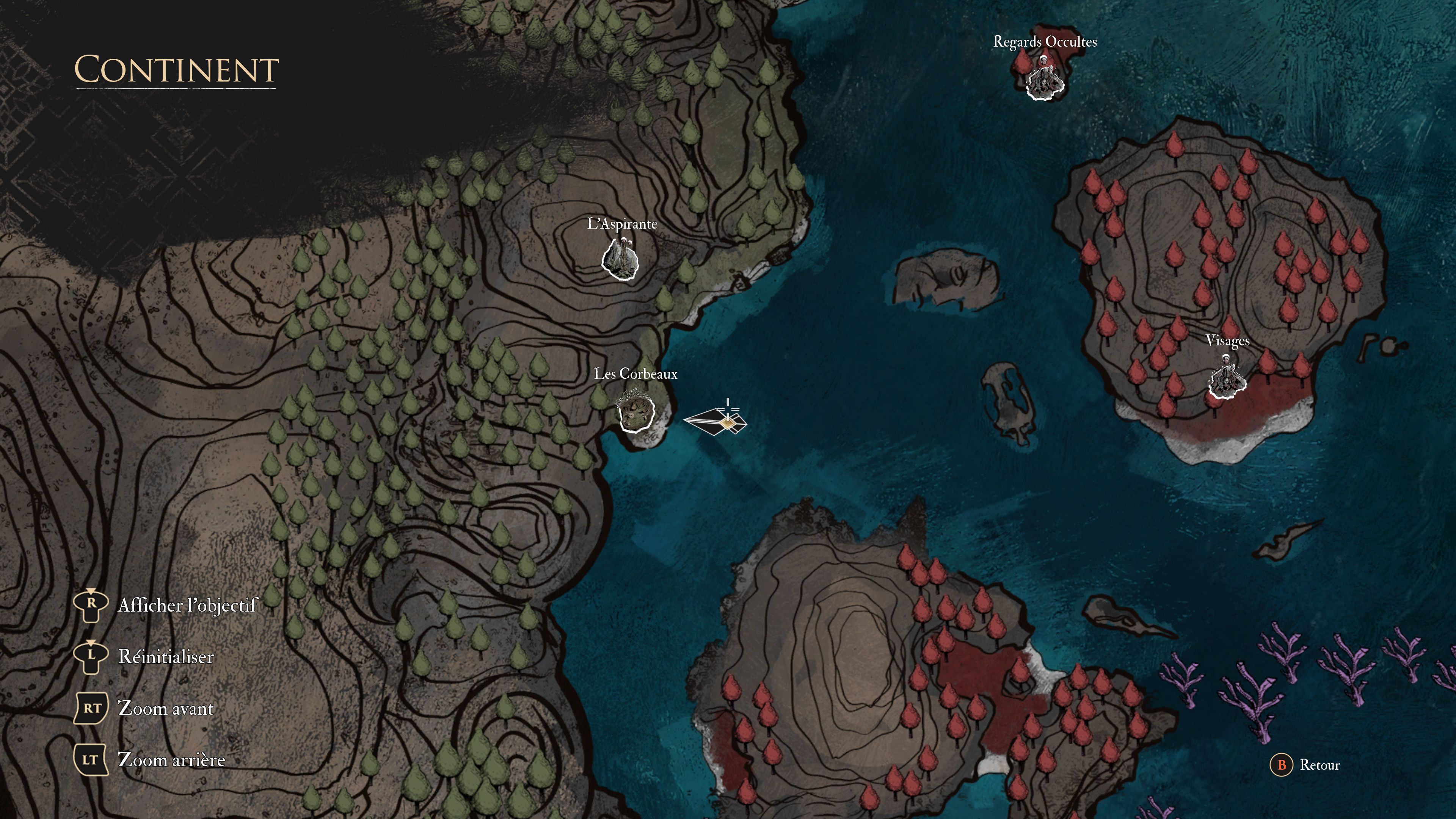Select the Visages marker on the island
The image size is (1456, 819).
coord(1227,379)
